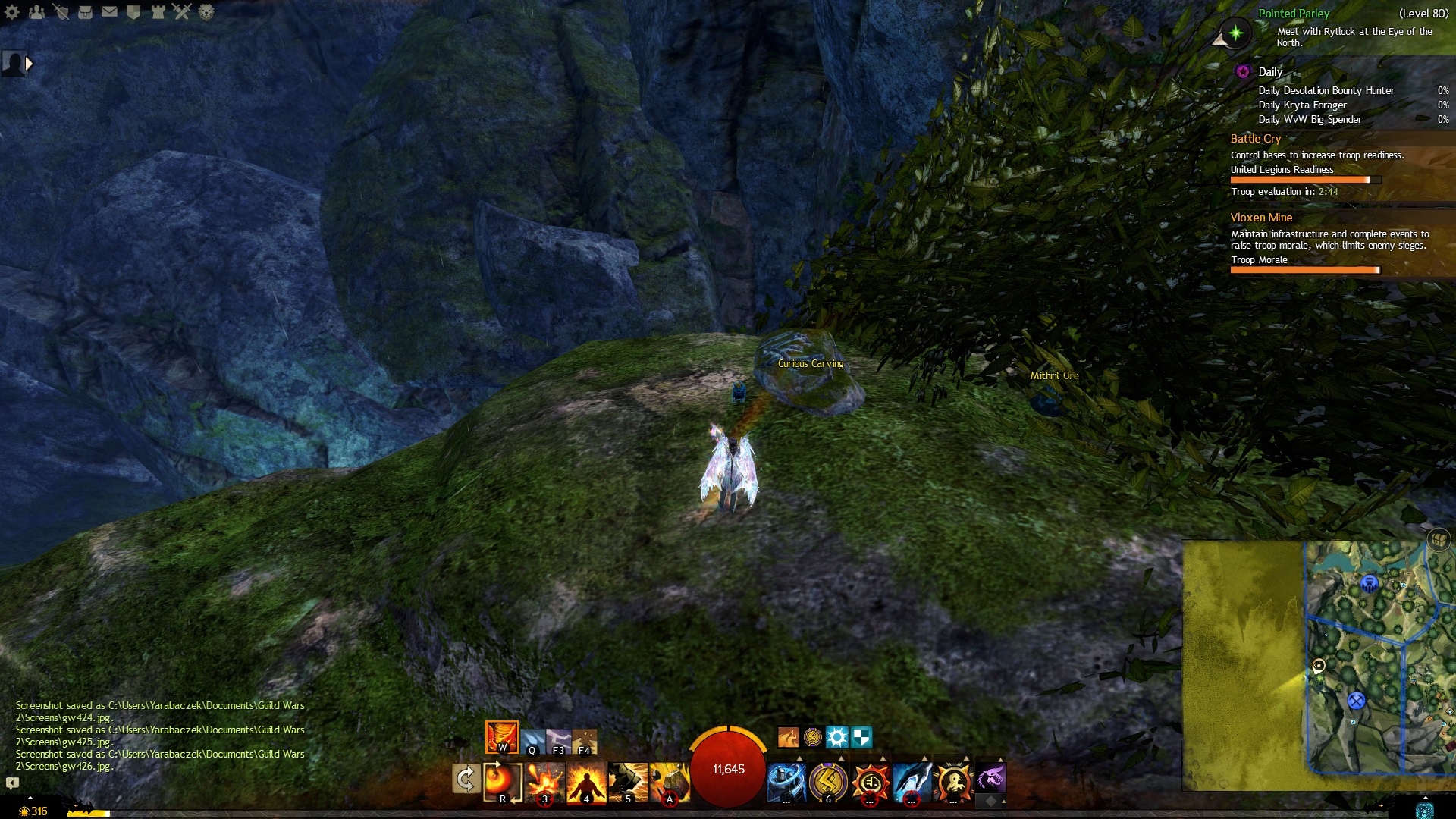Activate the burning figure skill on slot 4
Viewport: 1456px width, 819px height.
[x=586, y=782]
